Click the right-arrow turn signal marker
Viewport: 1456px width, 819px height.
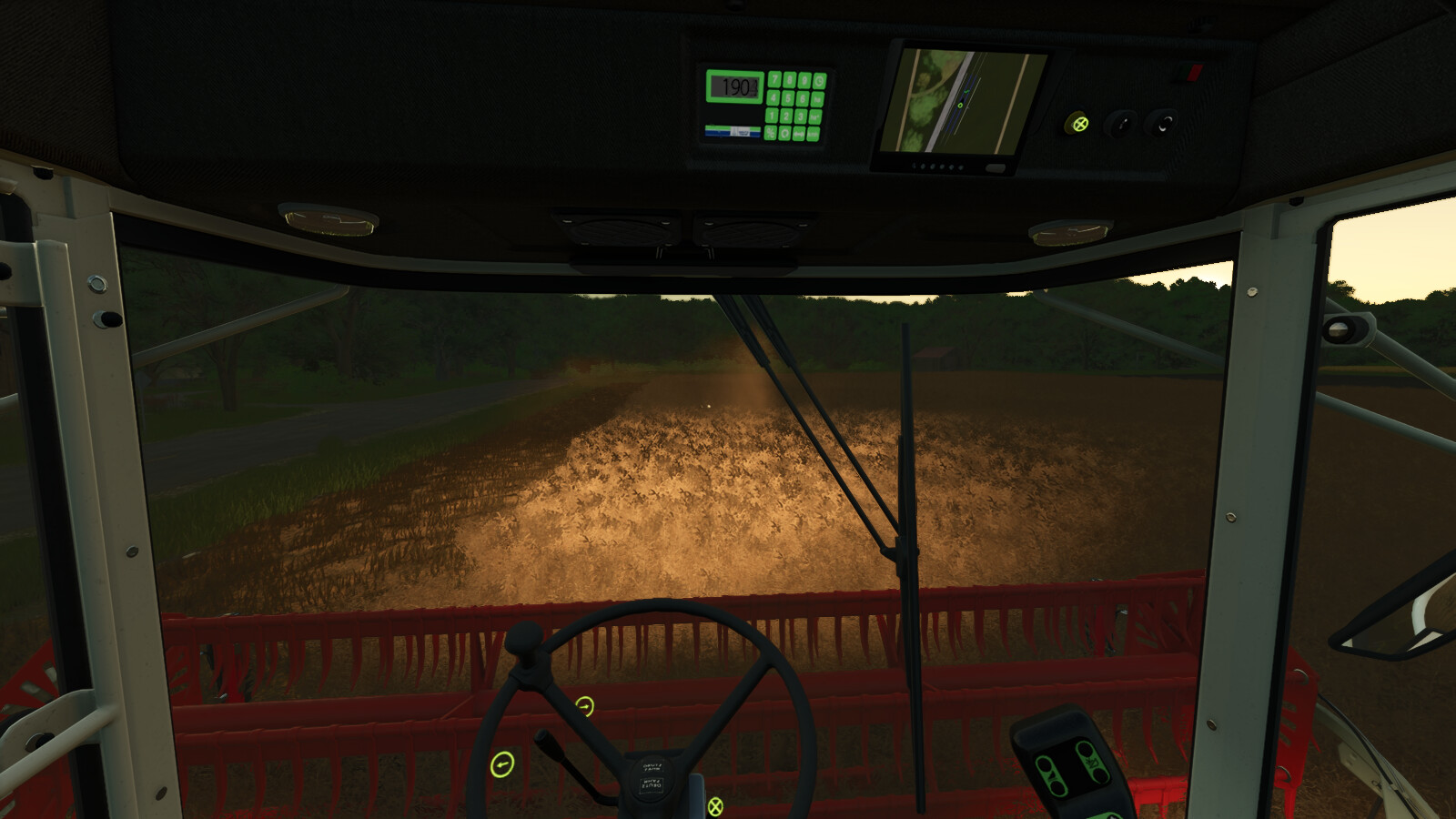click(584, 706)
